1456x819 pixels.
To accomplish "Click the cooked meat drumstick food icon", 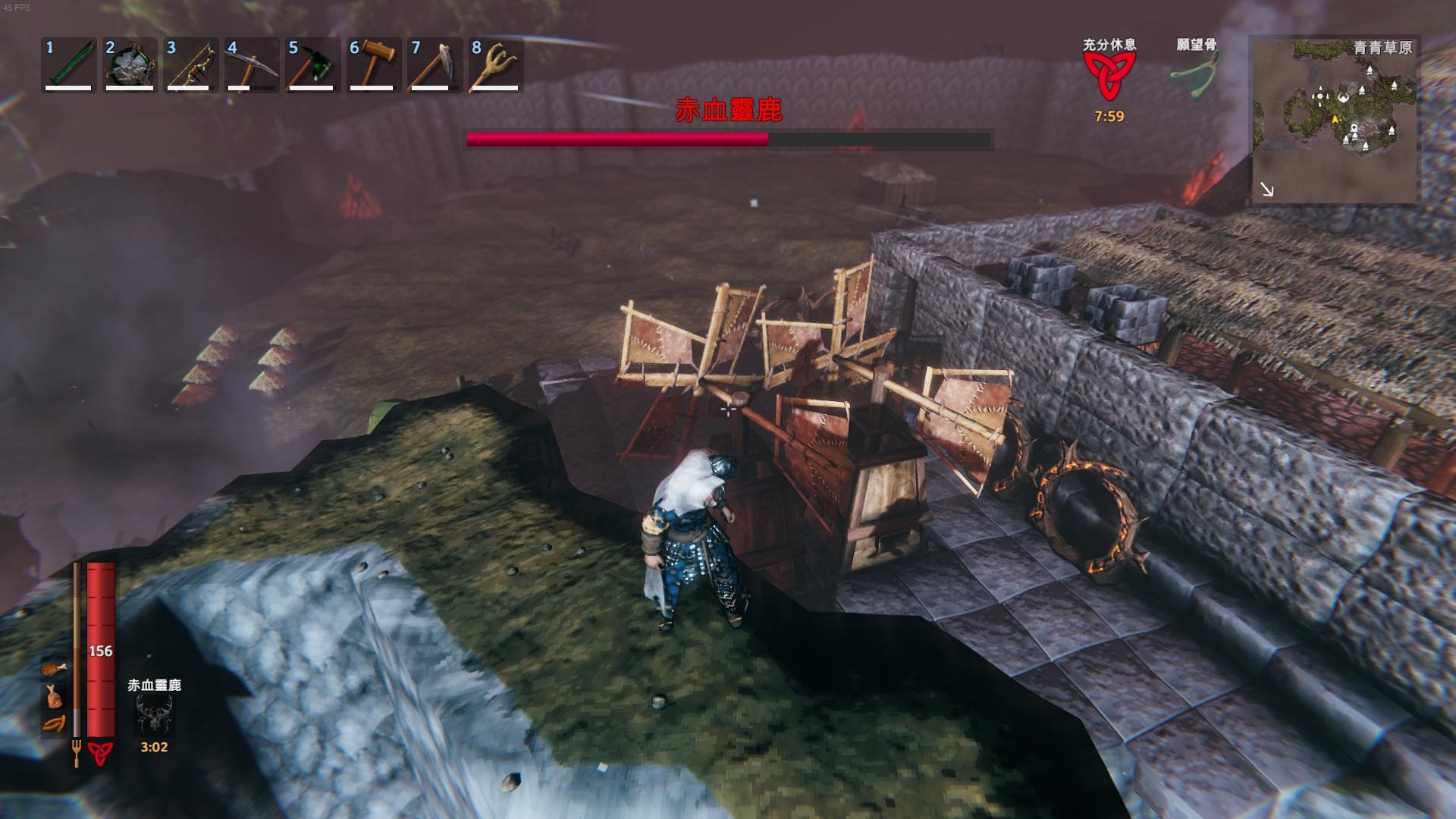I will tap(54, 669).
